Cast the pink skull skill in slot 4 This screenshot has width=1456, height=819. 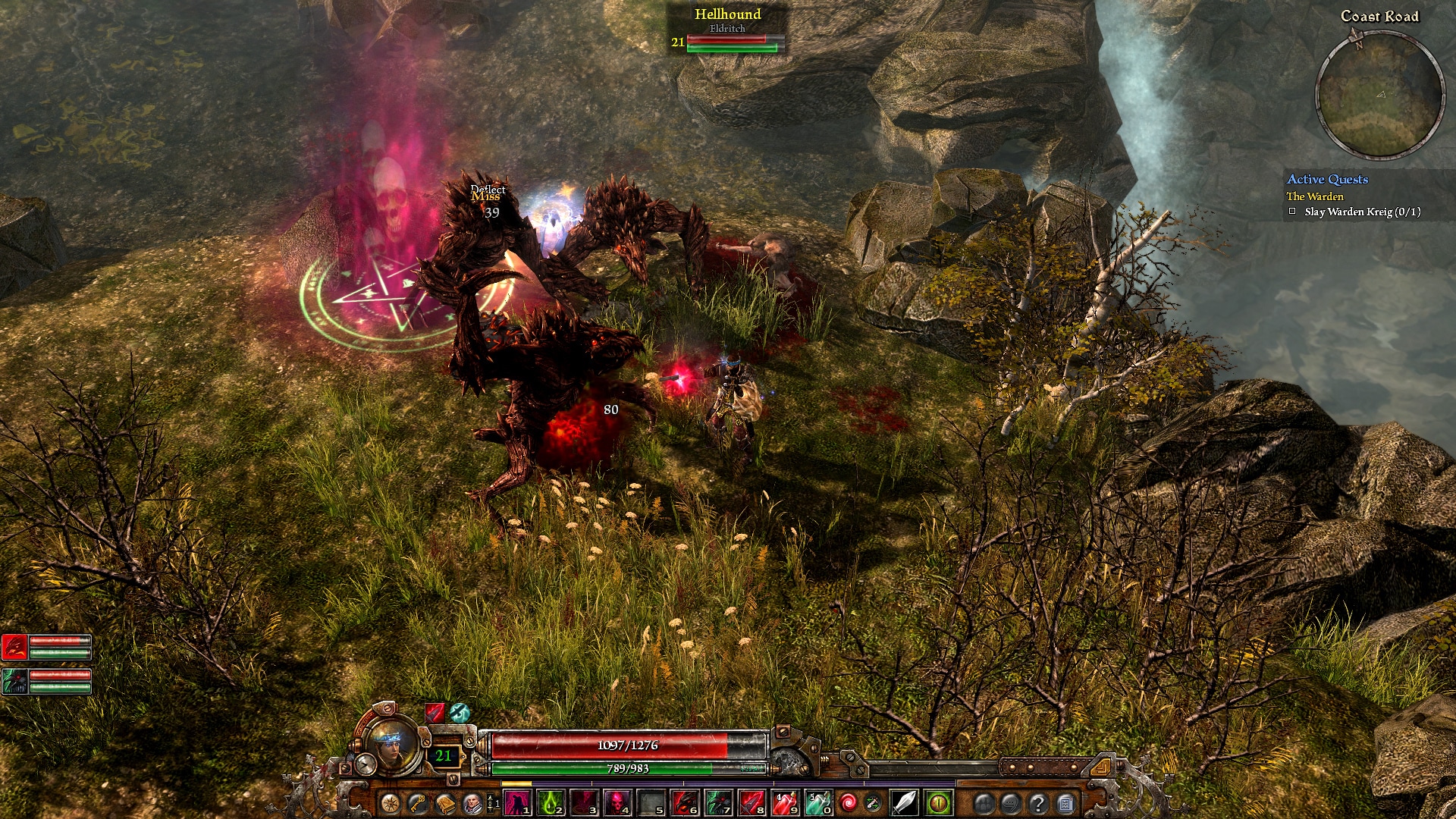pyautogui.click(x=618, y=802)
